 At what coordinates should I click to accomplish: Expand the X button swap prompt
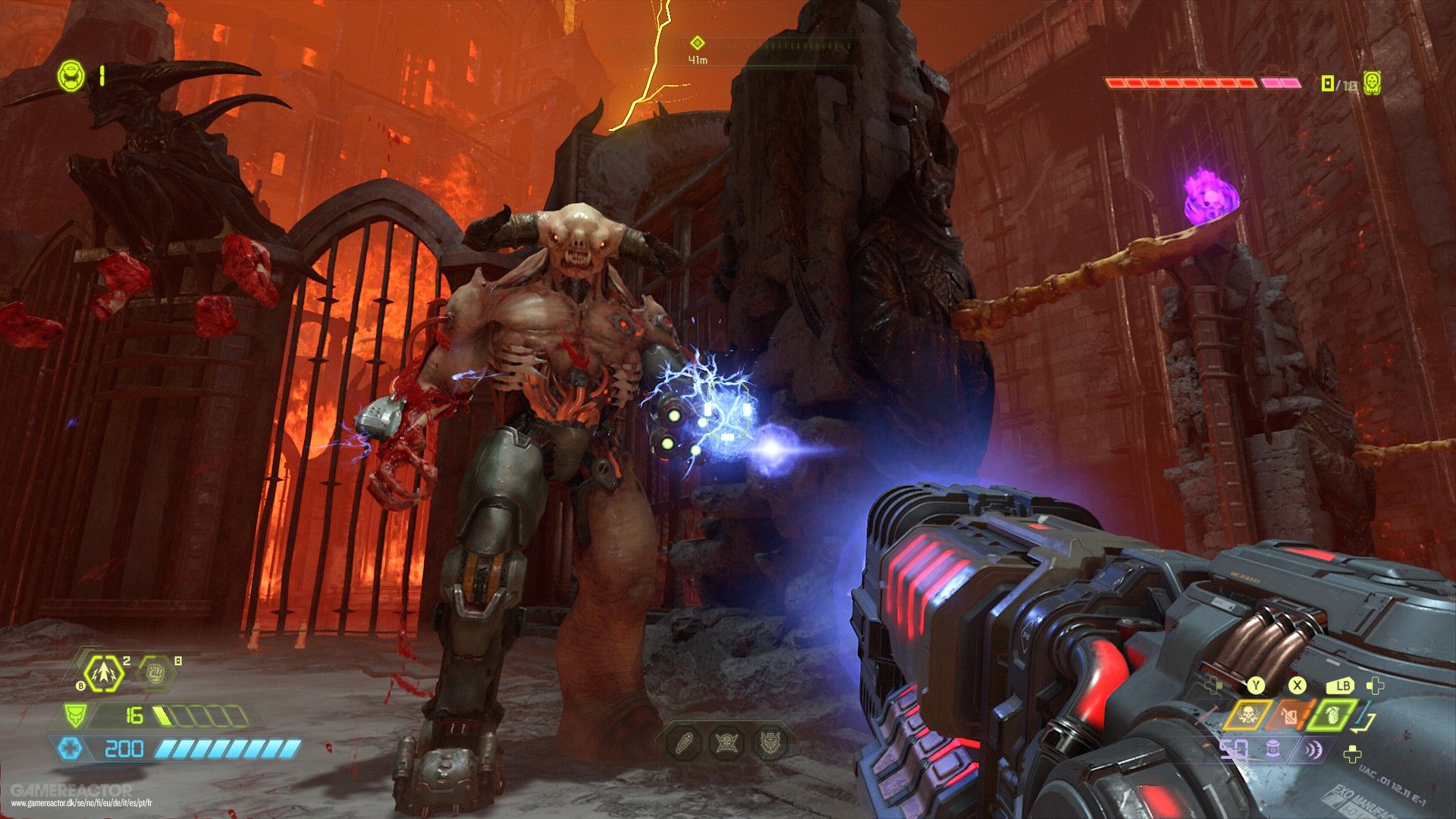(x=1297, y=687)
